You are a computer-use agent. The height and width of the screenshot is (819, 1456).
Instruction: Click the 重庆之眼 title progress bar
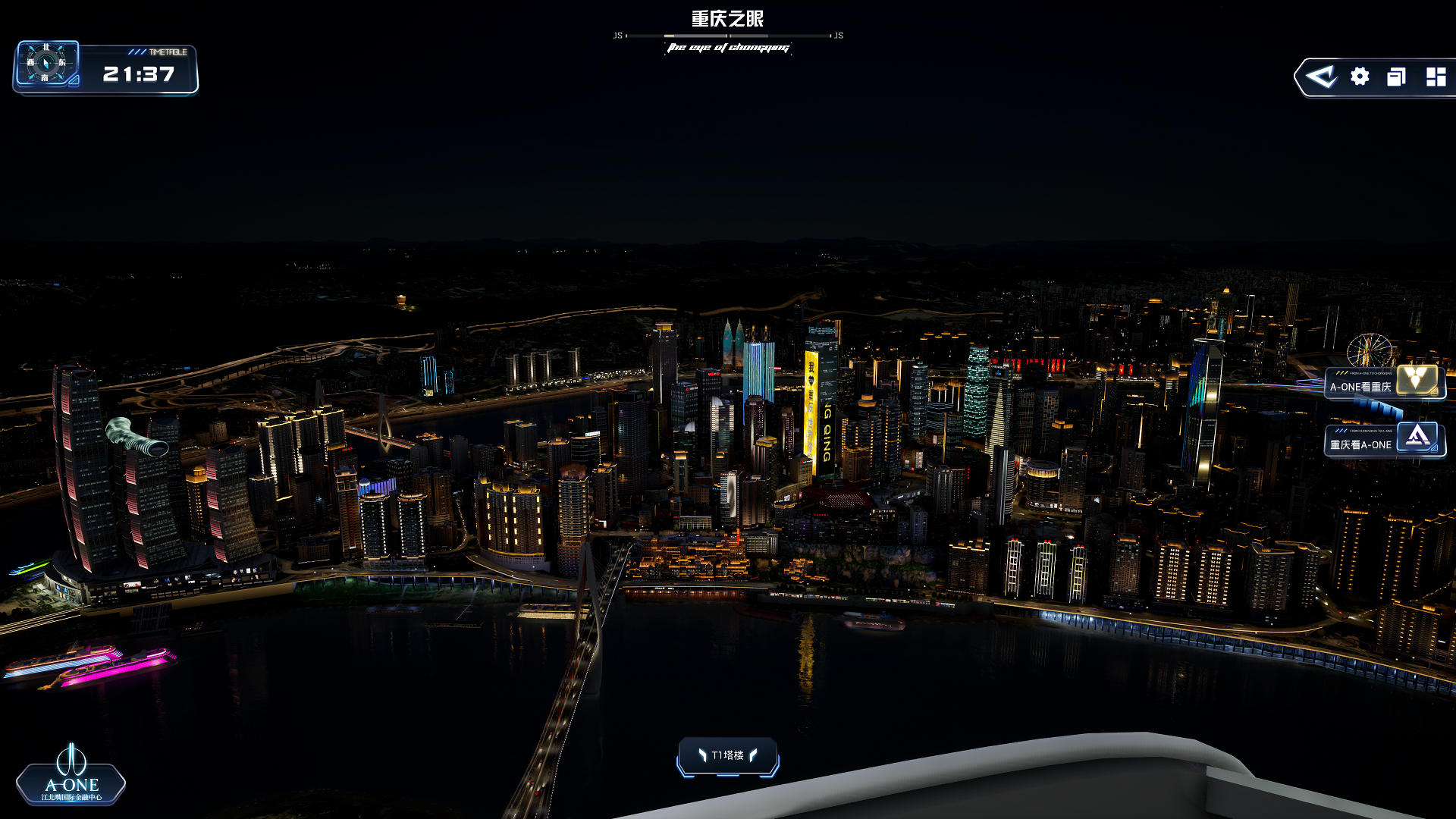click(728, 36)
